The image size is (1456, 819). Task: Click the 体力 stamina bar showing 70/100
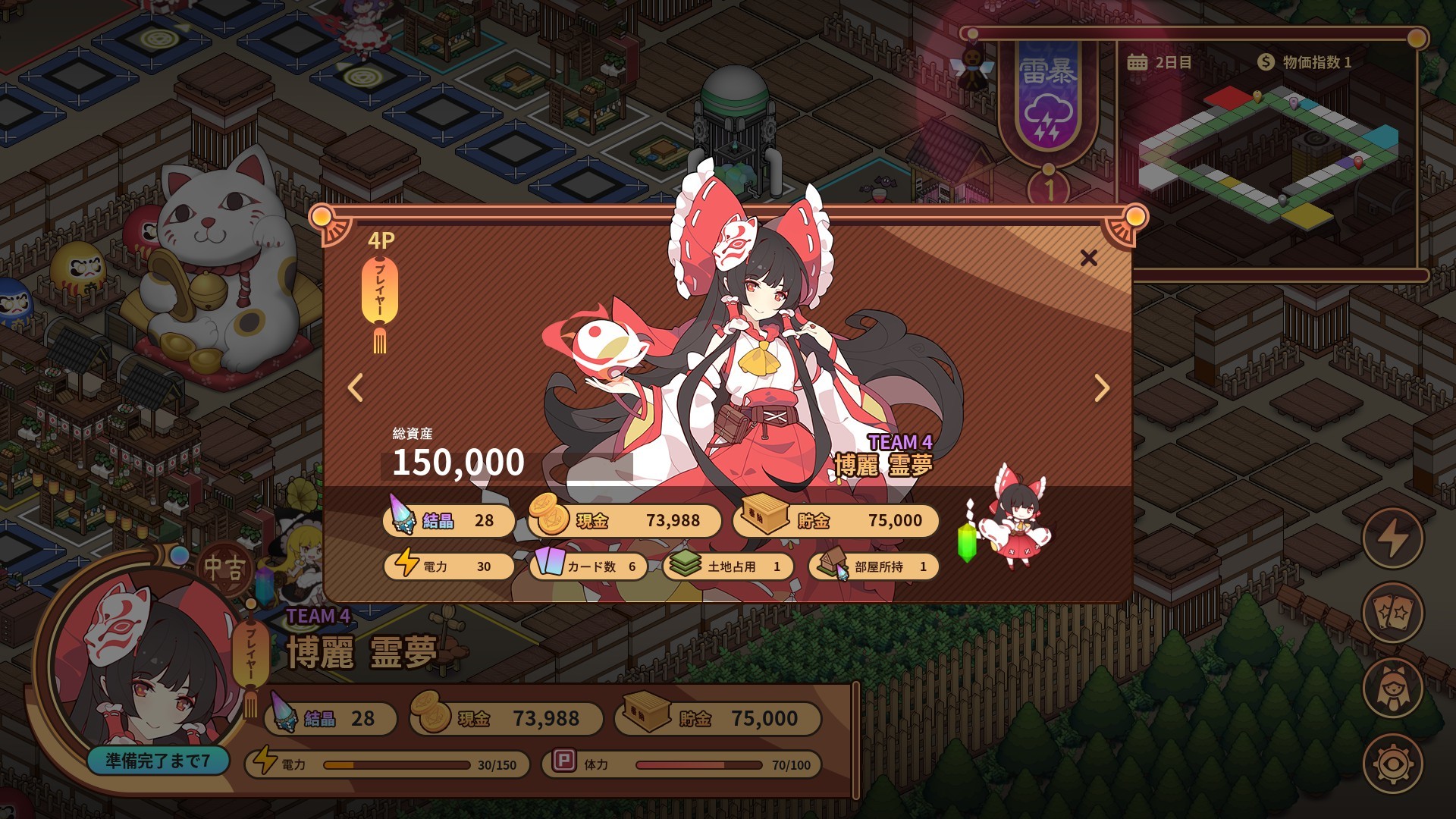(x=682, y=765)
